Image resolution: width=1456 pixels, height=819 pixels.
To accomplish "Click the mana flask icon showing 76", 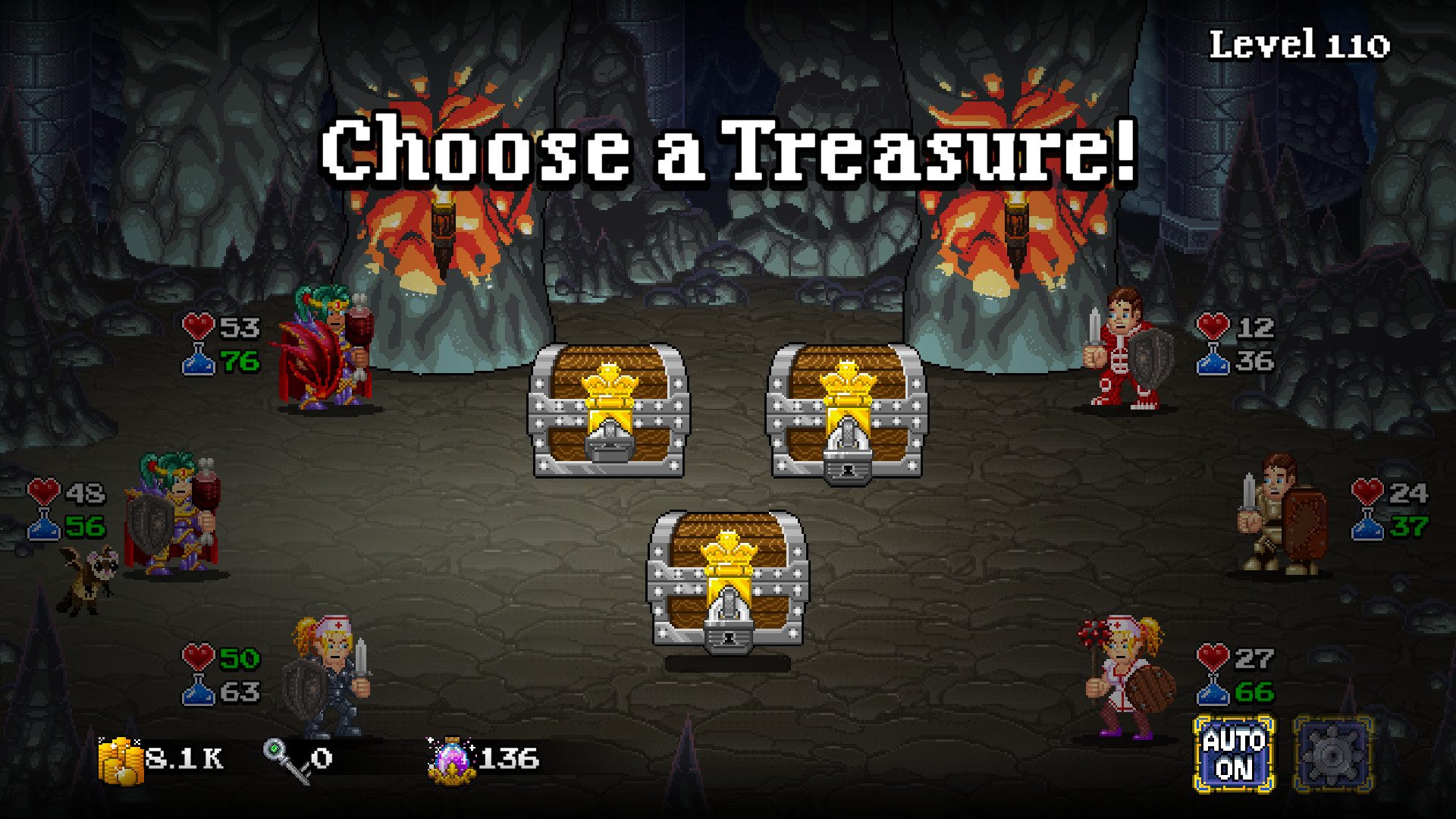I will coord(199,364).
